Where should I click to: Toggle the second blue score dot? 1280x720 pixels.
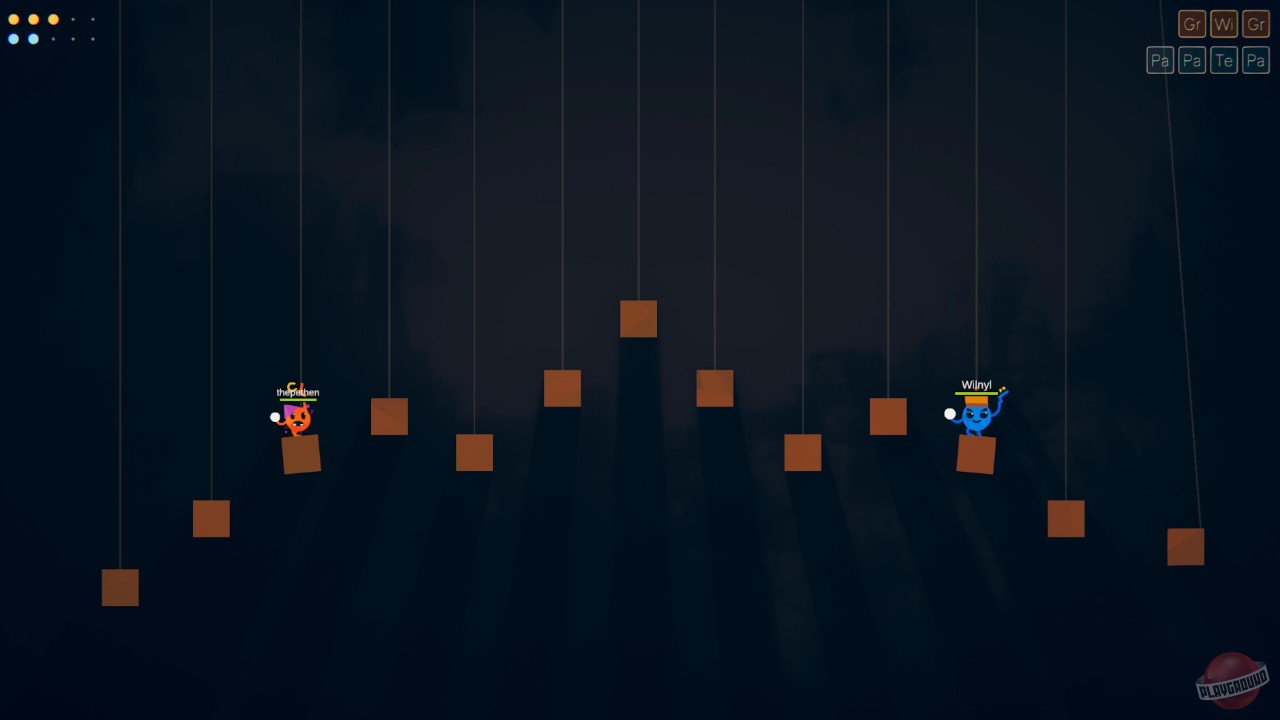(31, 38)
